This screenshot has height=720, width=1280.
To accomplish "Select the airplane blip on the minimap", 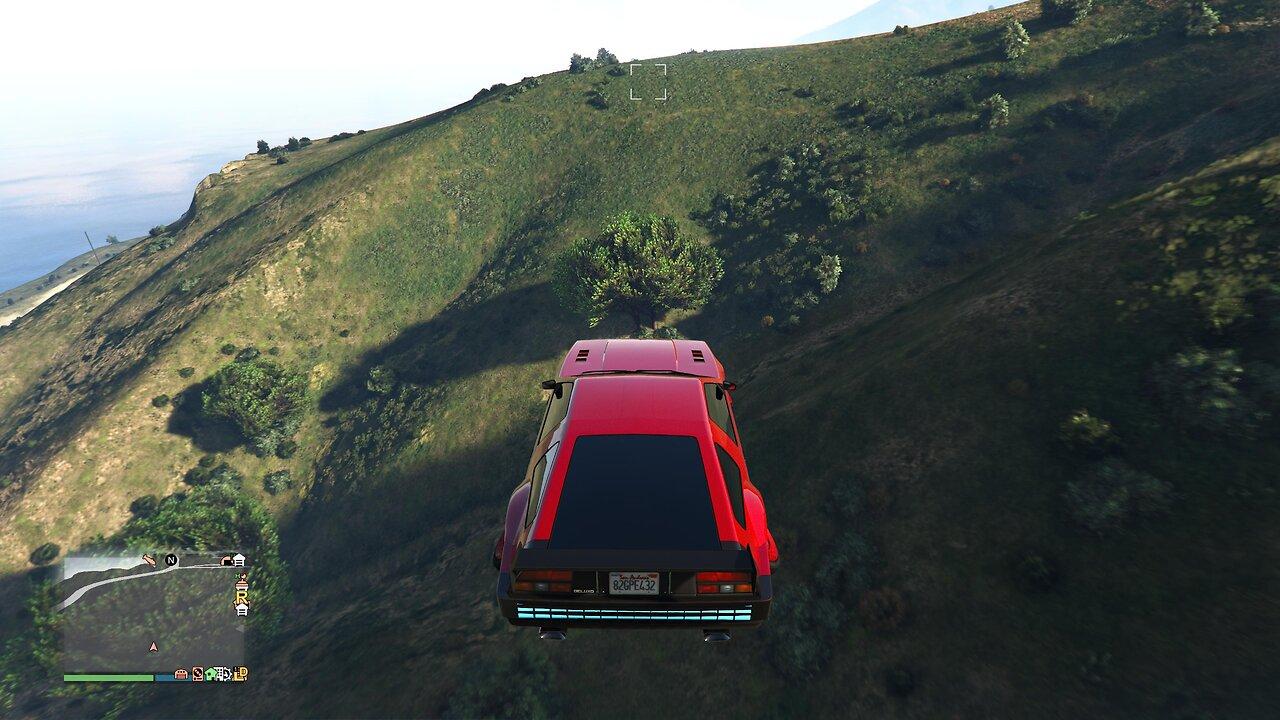I will pyautogui.click(x=150, y=560).
